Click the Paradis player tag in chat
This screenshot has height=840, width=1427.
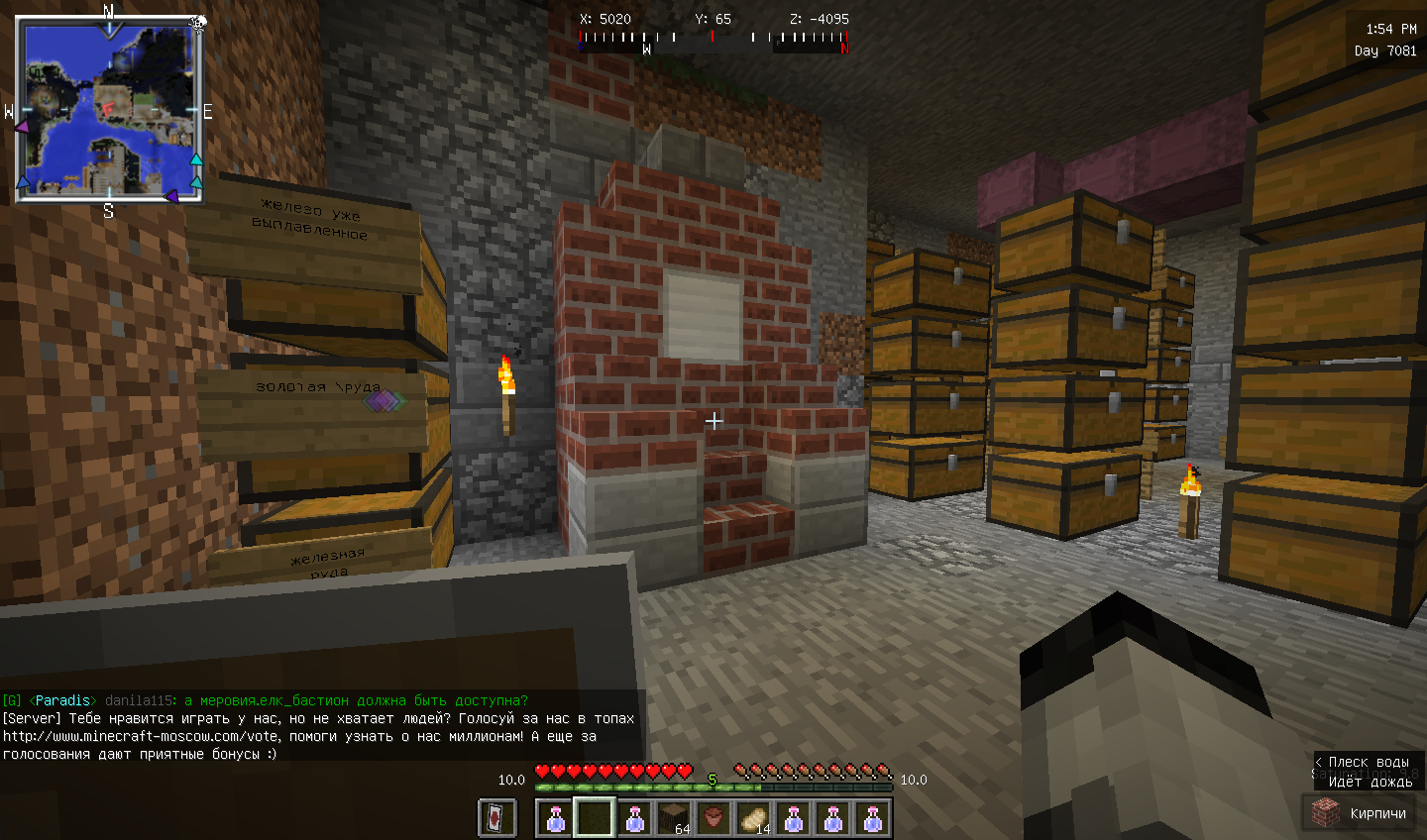tap(61, 700)
